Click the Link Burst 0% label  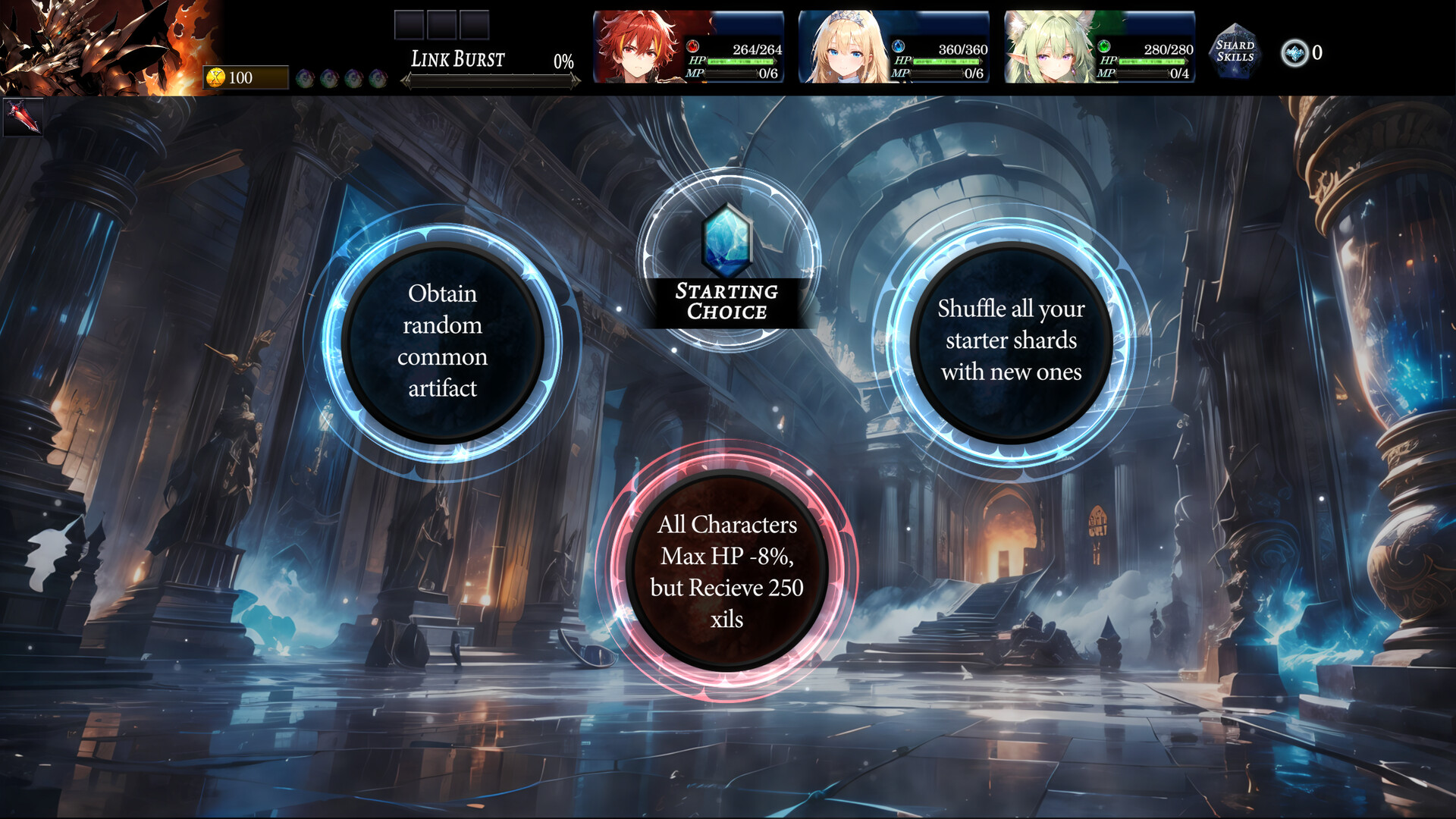pos(564,60)
